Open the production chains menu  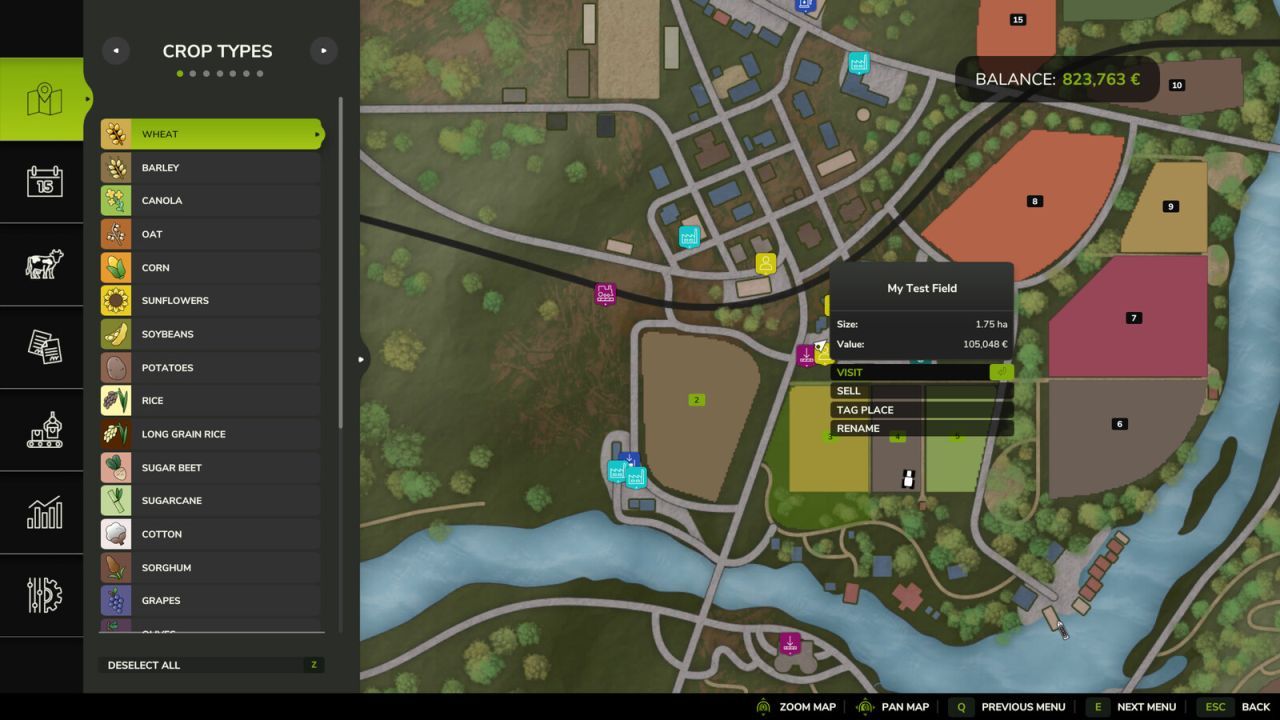point(42,430)
